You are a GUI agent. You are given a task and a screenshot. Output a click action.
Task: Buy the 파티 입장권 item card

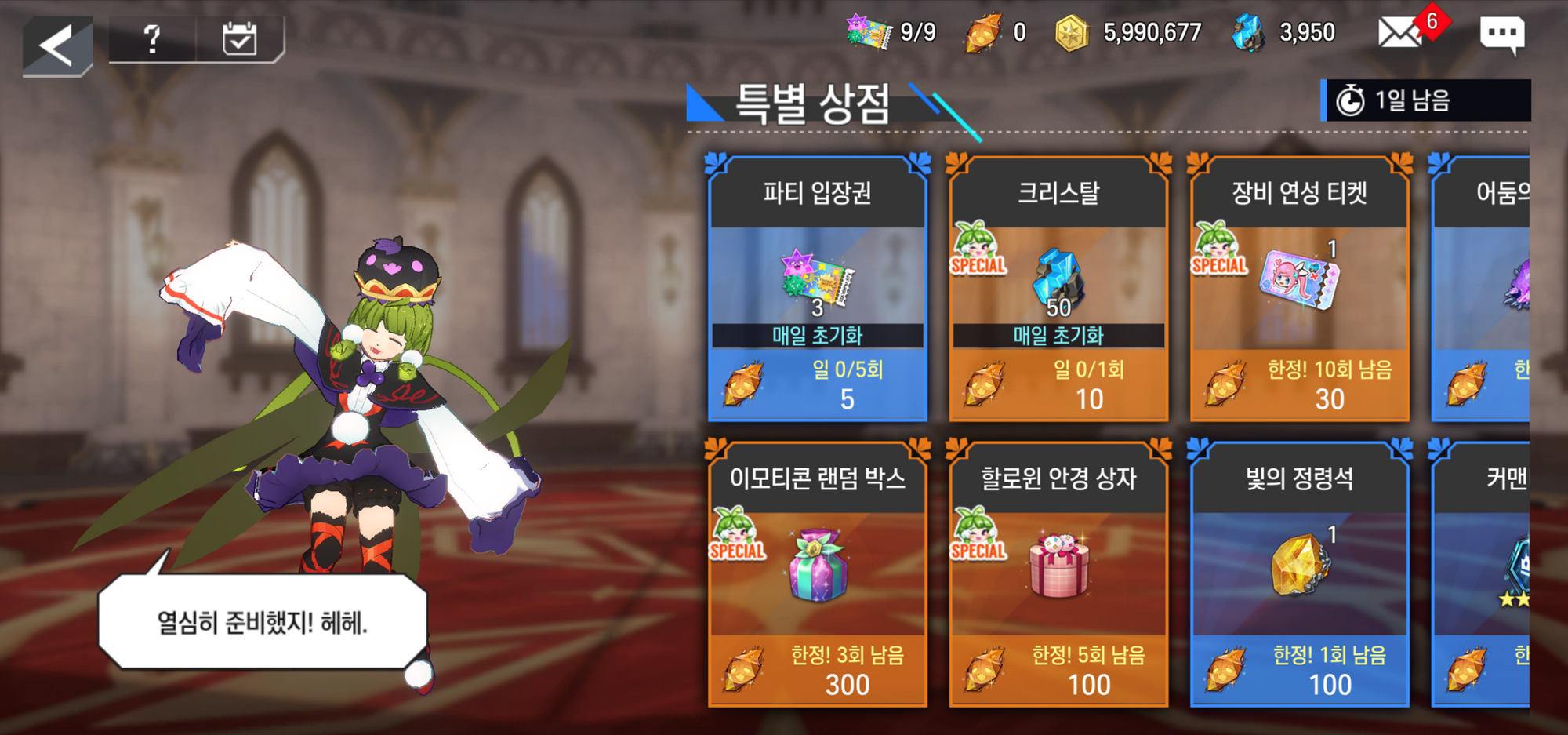click(x=817, y=289)
